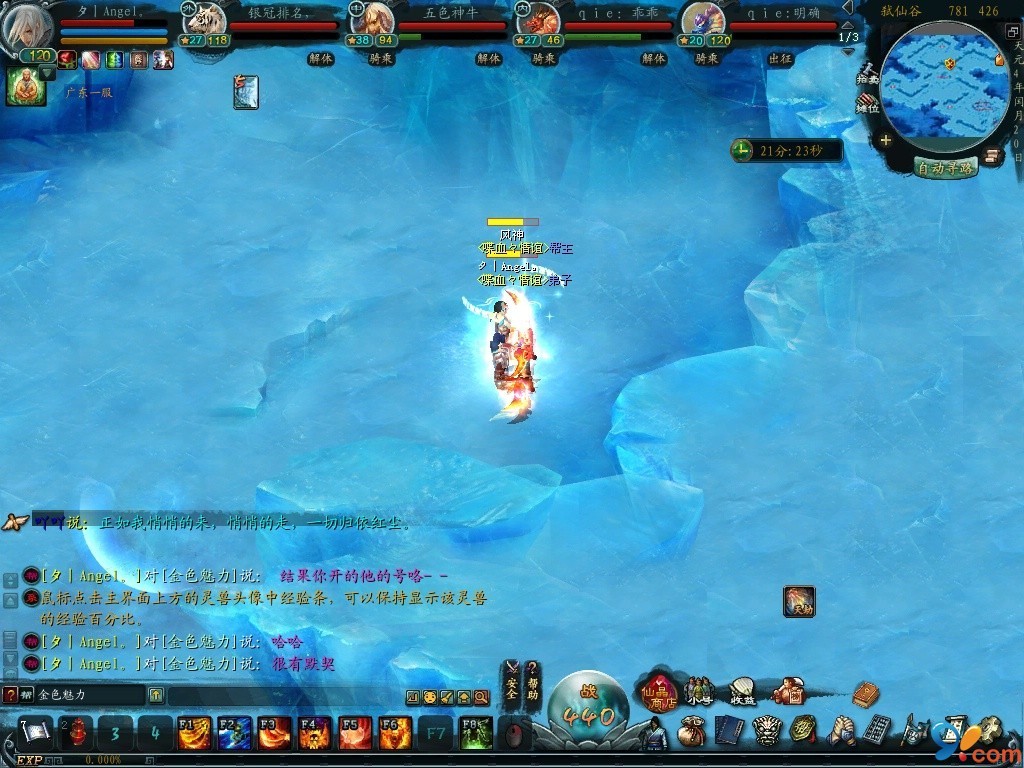The image size is (1024, 768).
Task: Open the 帮助 help button
Action: tap(534, 680)
